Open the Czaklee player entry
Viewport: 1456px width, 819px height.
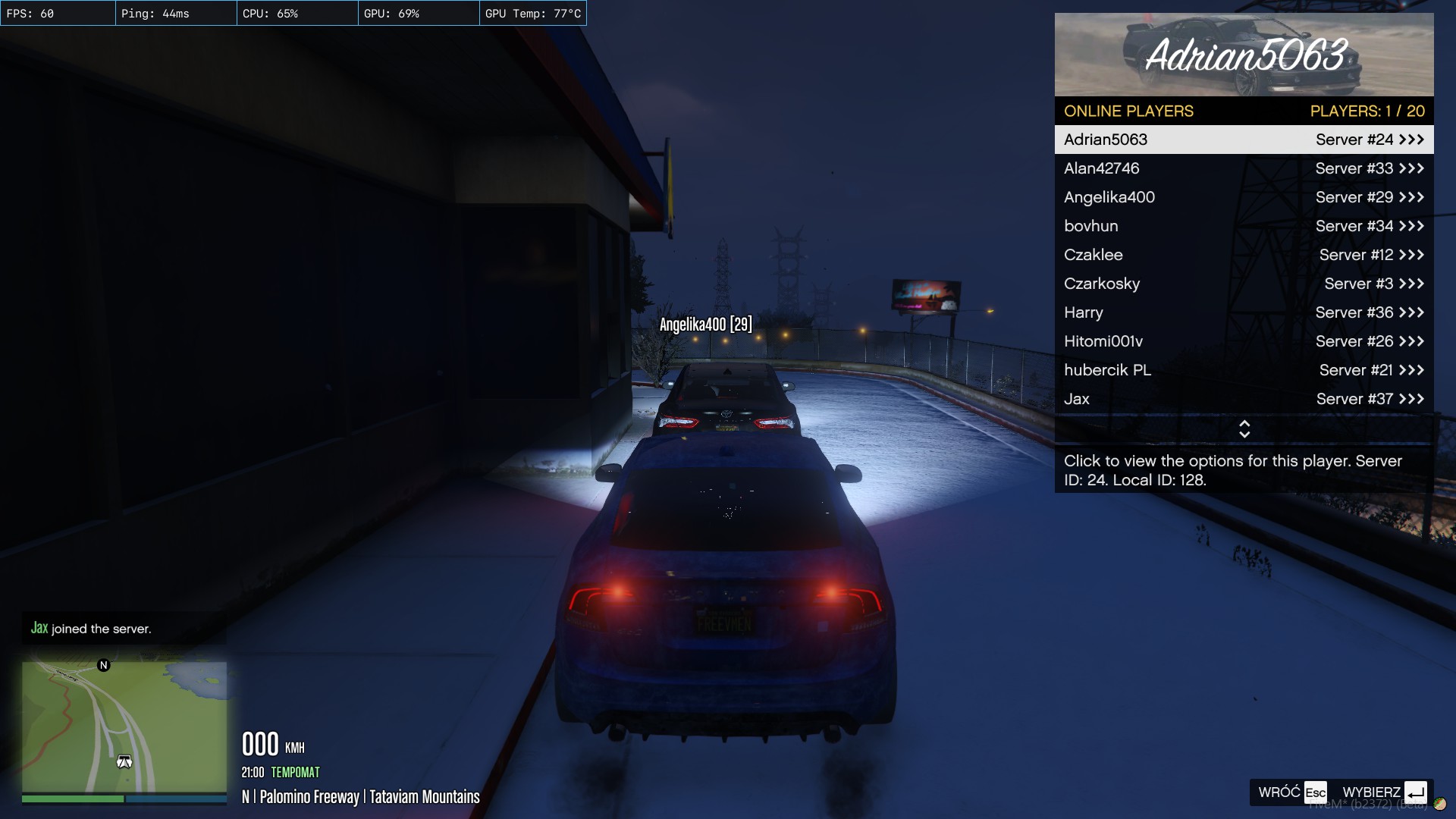click(1244, 255)
